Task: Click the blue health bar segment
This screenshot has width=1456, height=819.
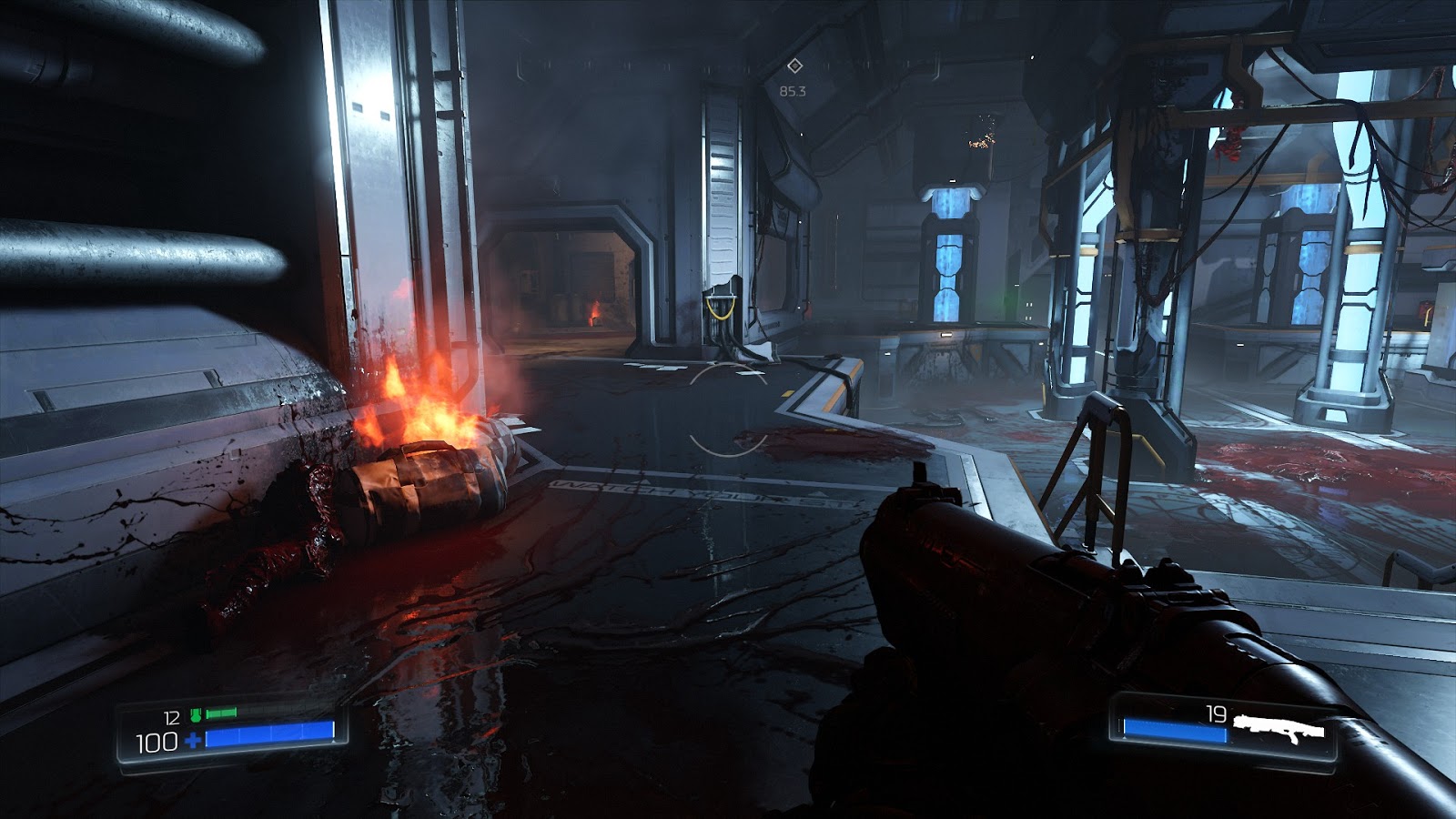Action: [x=268, y=736]
